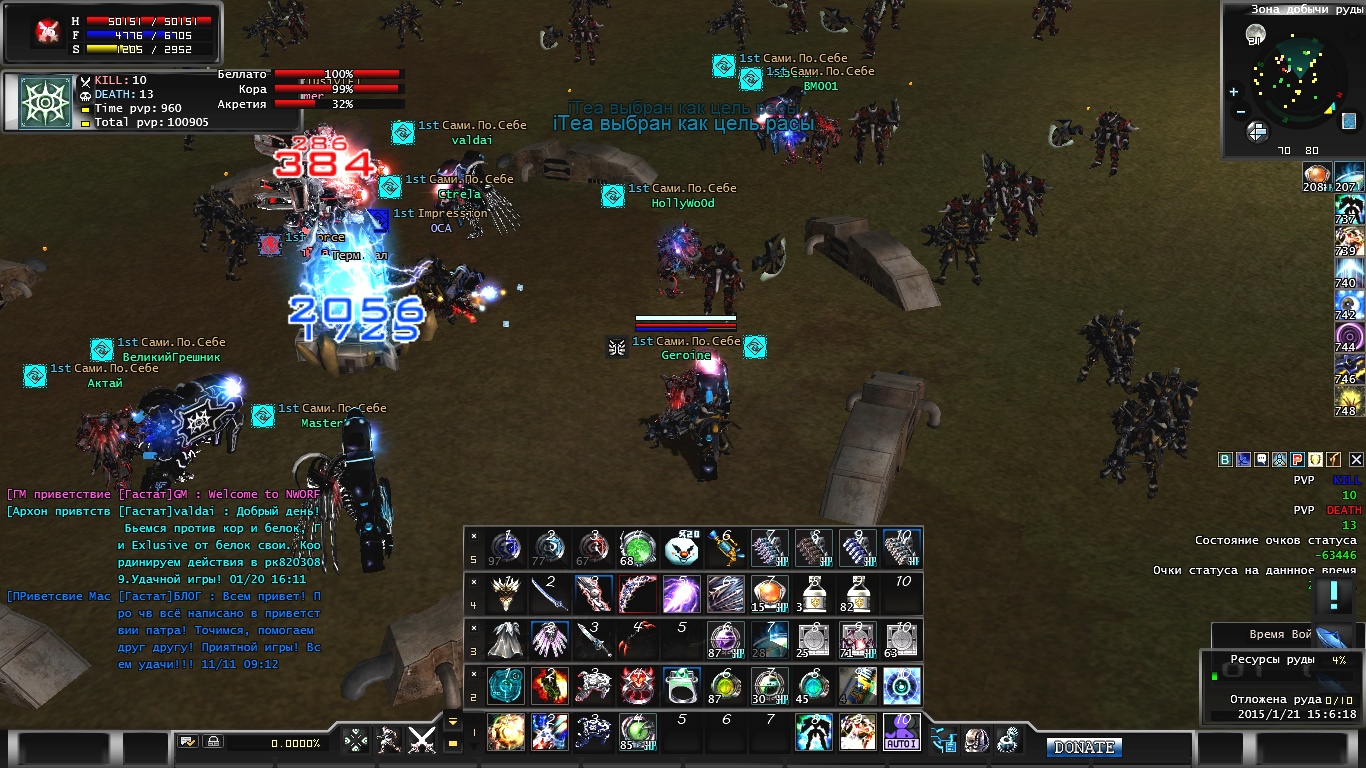The width and height of the screenshot is (1366, 768).
Task: Equip the white cloak armor slot
Action: coord(506,640)
